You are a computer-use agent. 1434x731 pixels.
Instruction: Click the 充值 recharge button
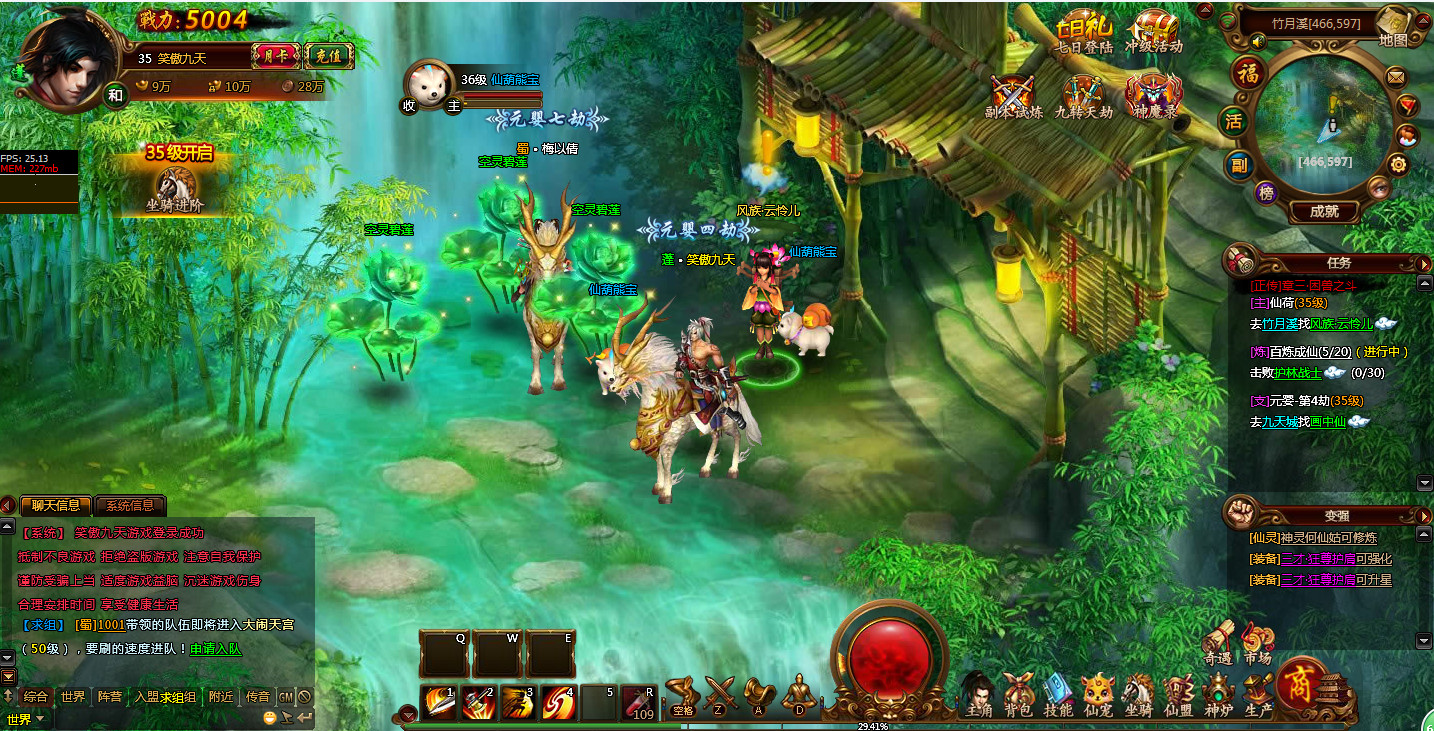point(328,56)
